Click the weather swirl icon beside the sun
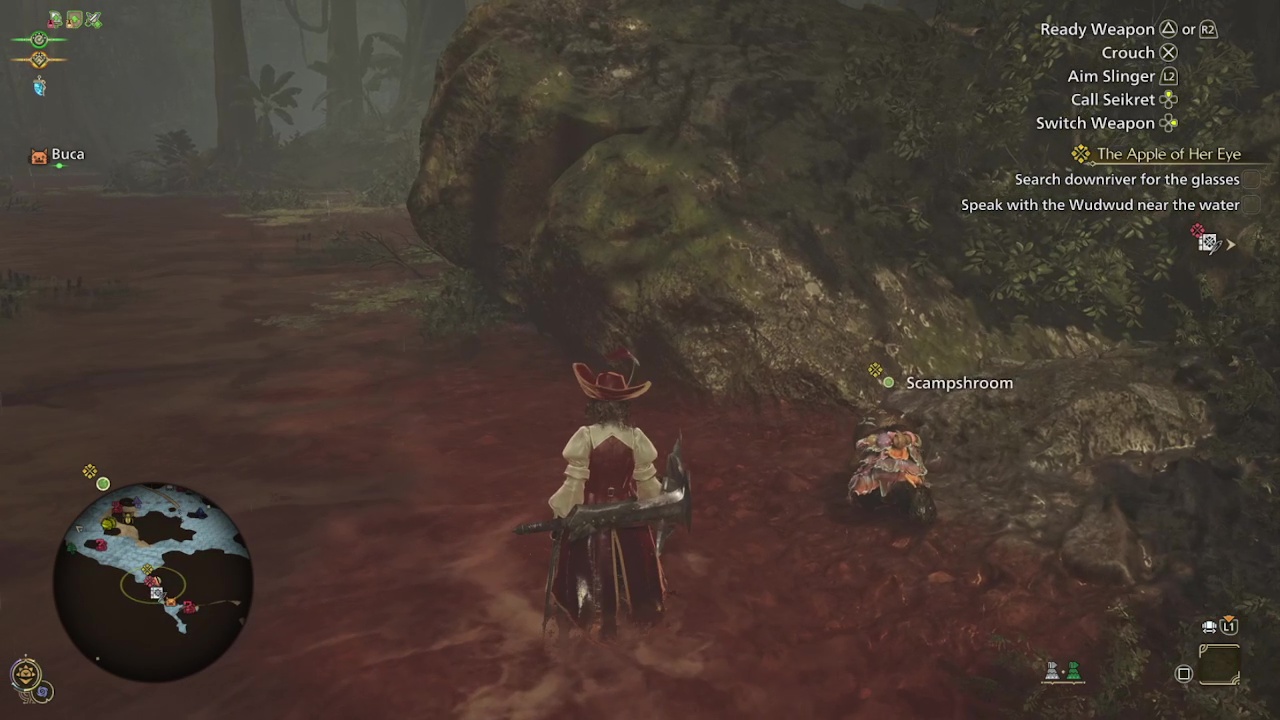 click(43, 691)
